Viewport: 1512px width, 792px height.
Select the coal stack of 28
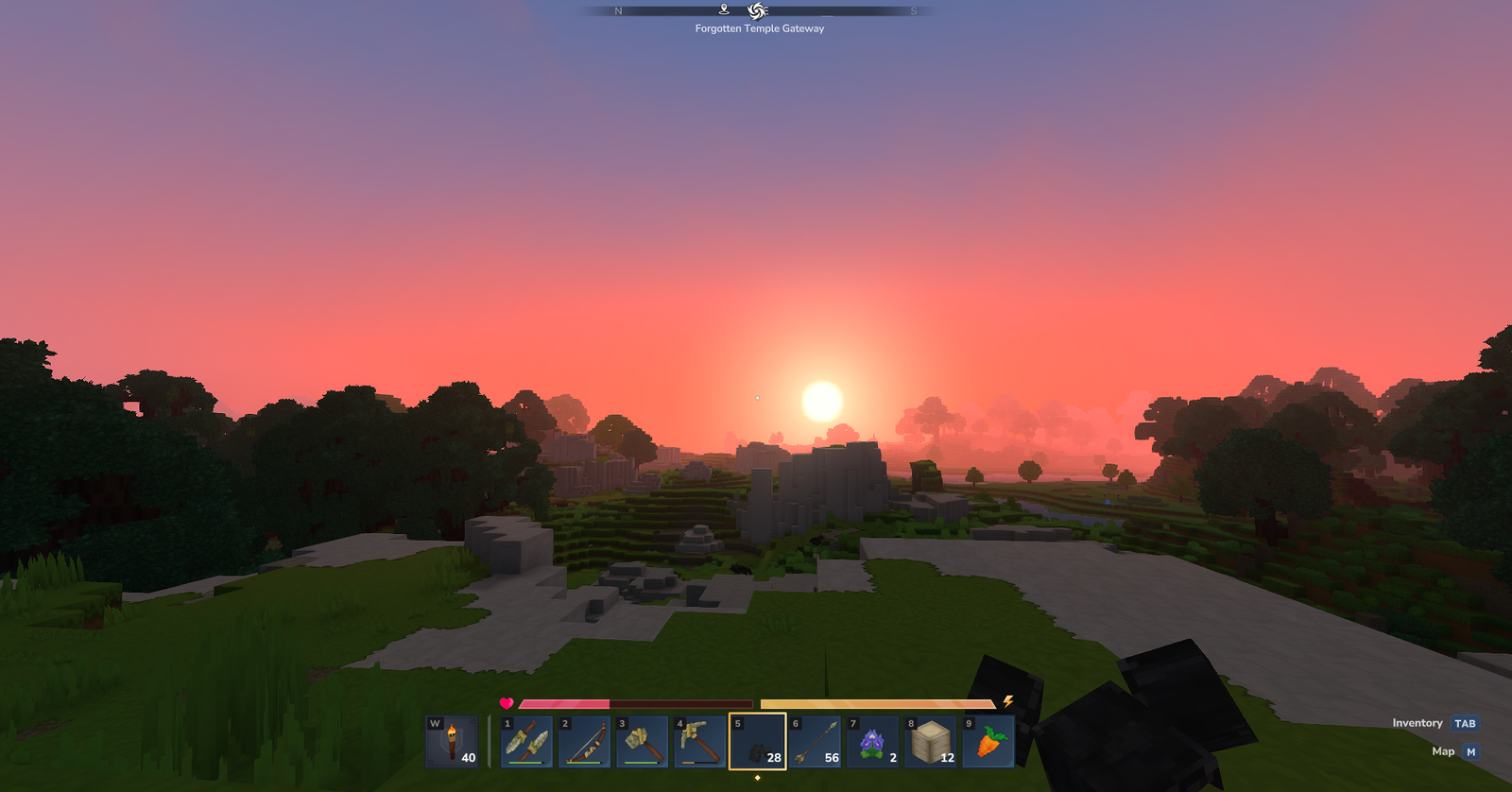757,742
